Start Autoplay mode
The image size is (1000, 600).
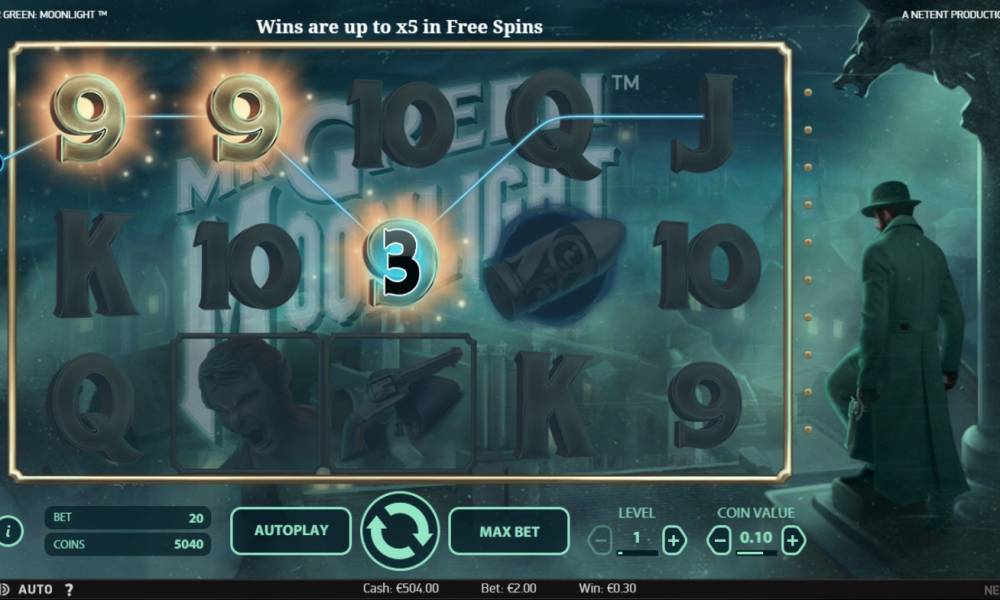click(x=290, y=531)
